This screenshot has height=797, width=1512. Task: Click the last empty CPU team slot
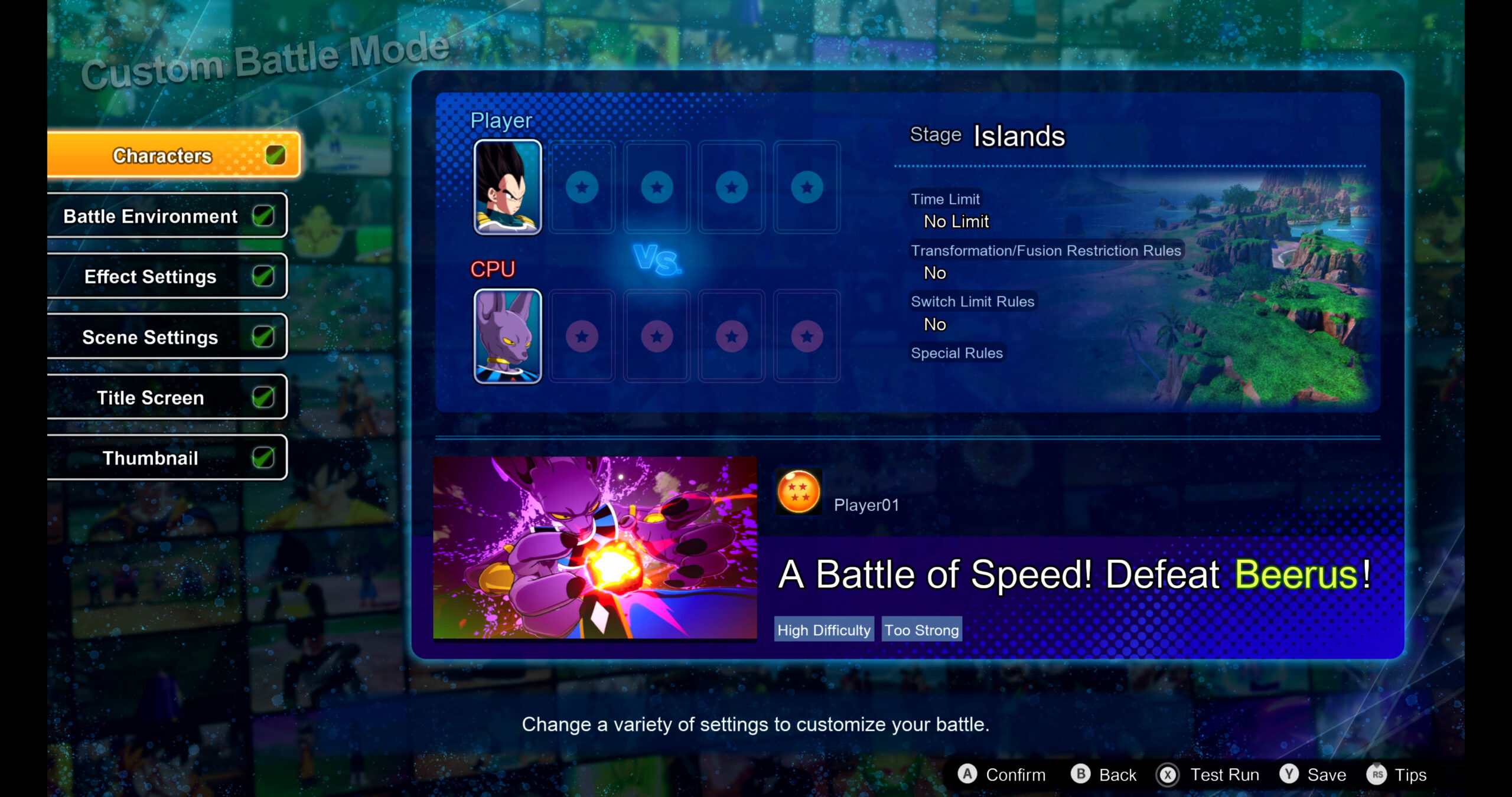tap(806, 337)
